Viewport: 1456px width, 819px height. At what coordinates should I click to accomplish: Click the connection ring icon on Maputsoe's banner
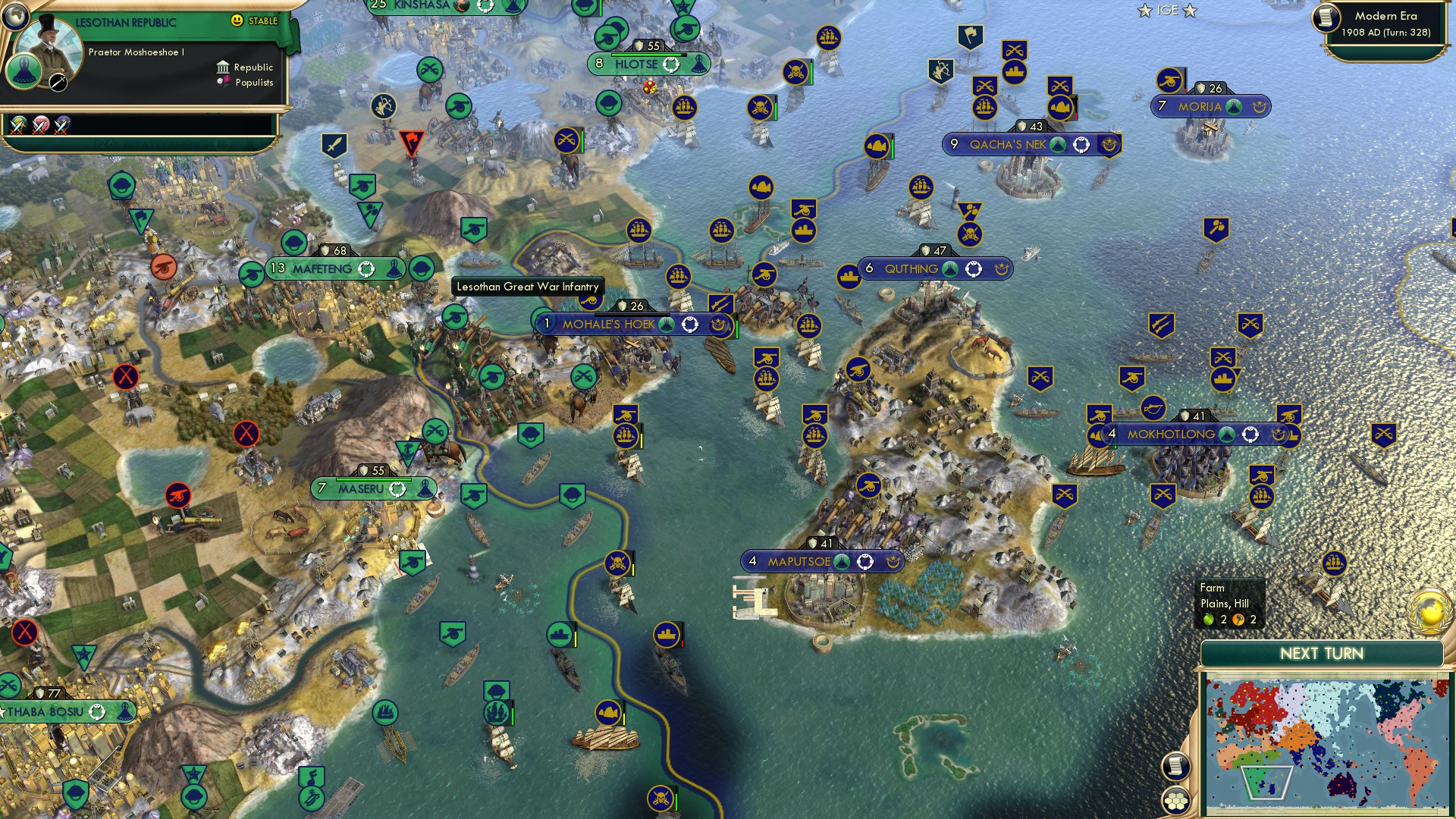click(864, 562)
